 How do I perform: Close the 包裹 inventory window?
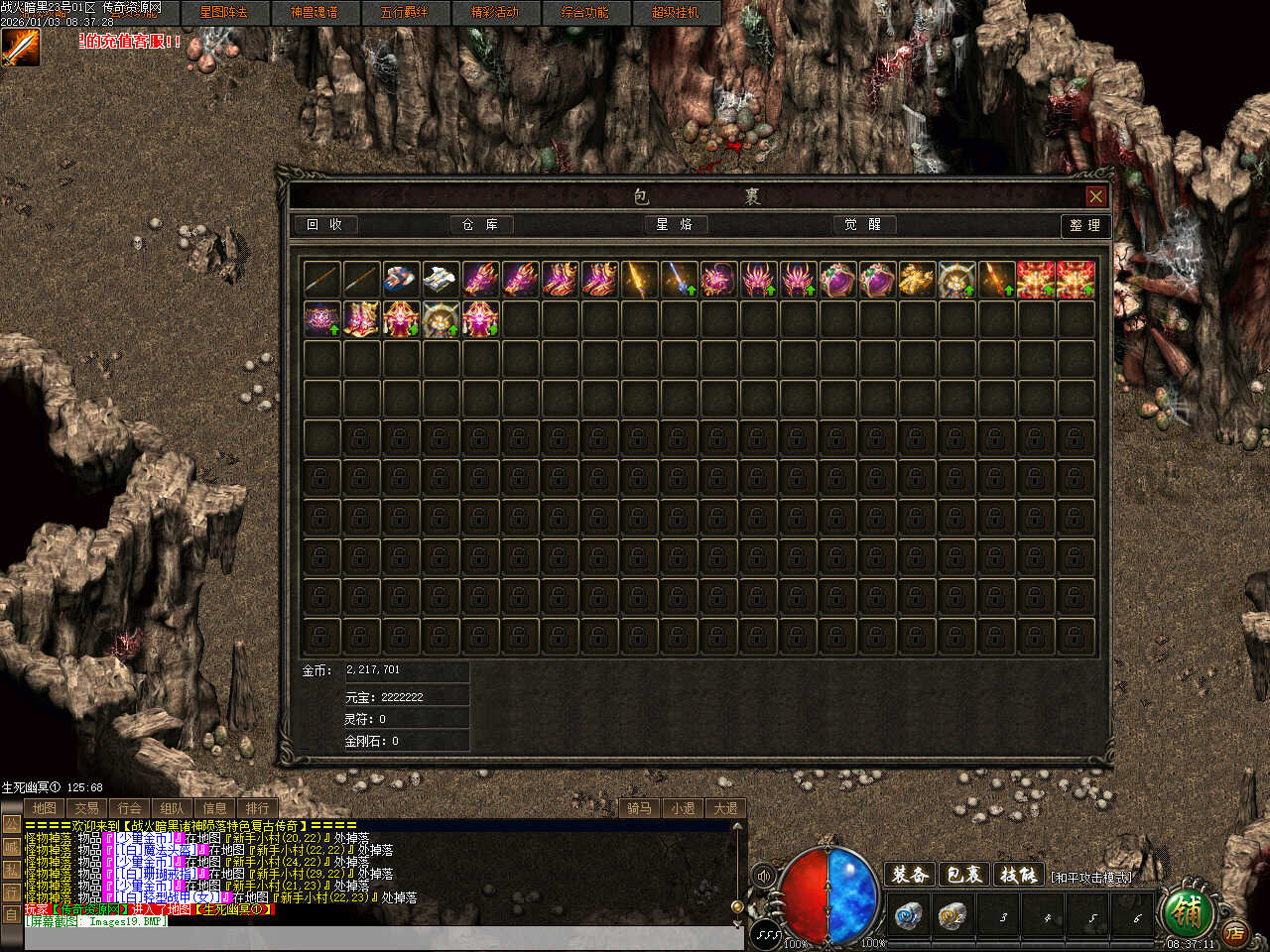coord(1095,196)
